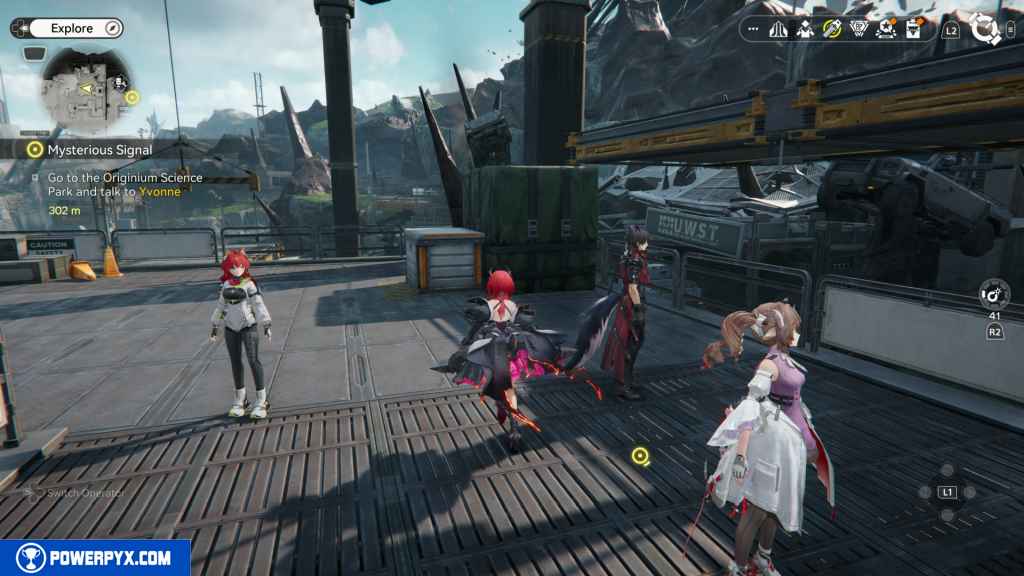Image resolution: width=1024 pixels, height=576 pixels.
Task: Open the three-dots more menu
Action: click(x=753, y=30)
